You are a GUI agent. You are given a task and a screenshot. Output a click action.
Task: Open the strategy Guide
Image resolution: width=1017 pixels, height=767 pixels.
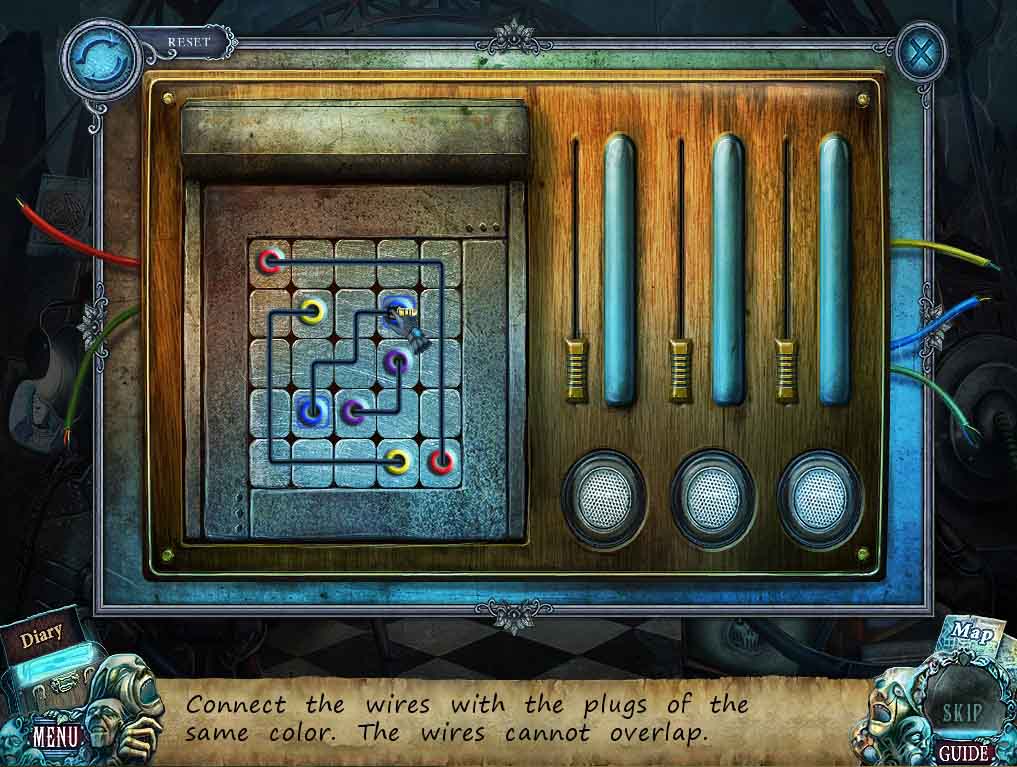coord(963,752)
